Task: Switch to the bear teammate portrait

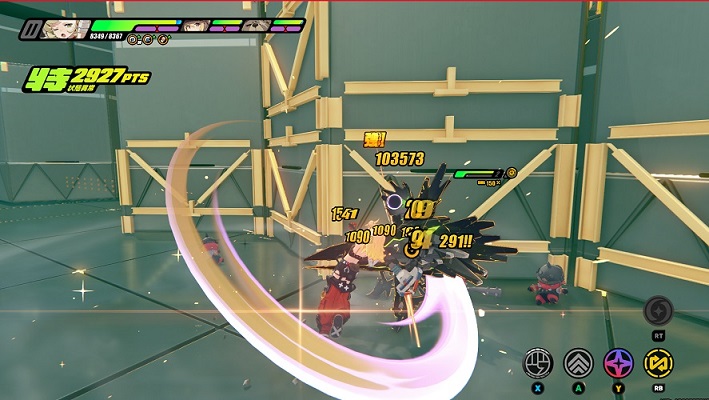Action: pos(256,25)
